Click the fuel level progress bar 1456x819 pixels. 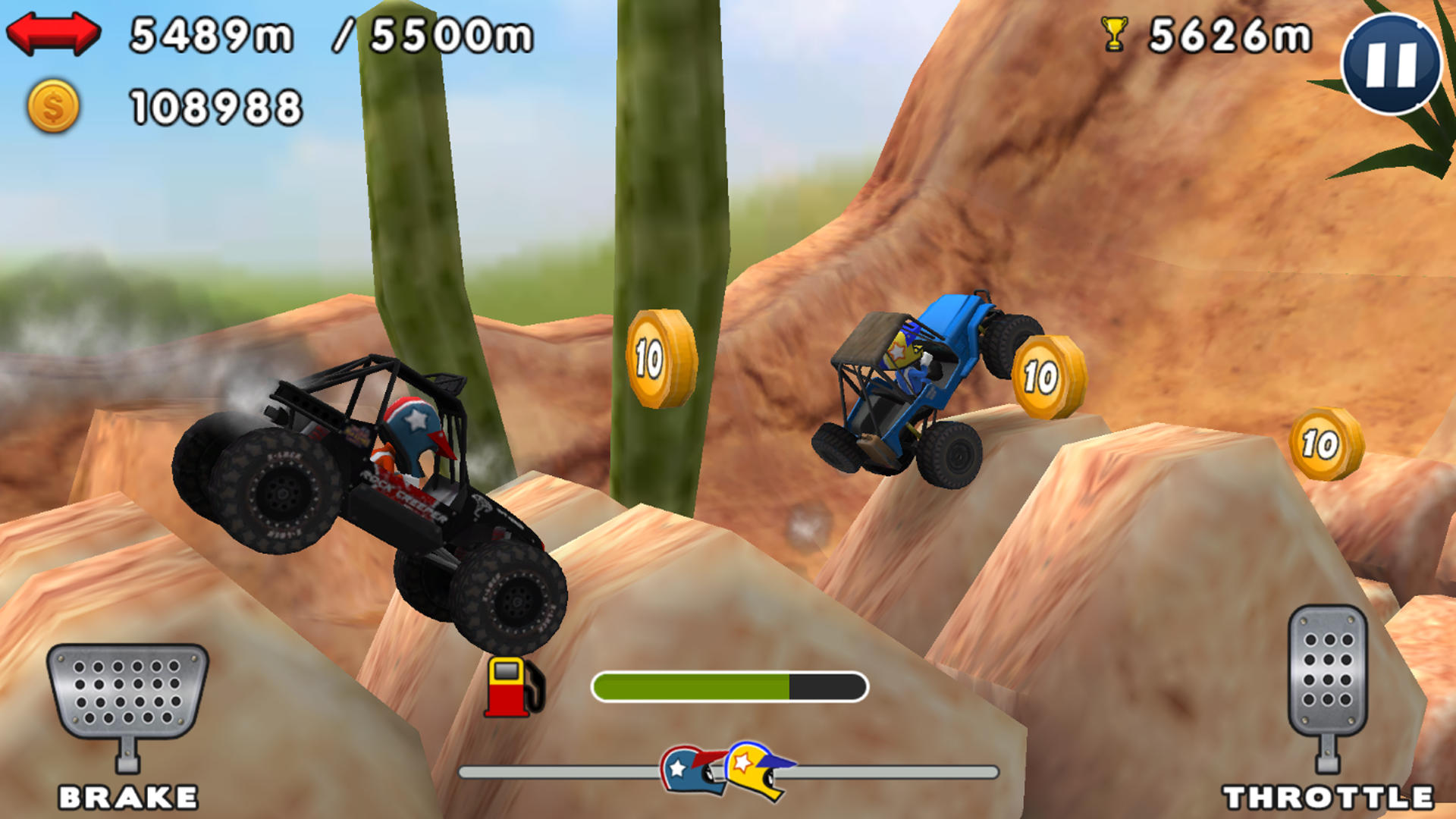(x=728, y=685)
